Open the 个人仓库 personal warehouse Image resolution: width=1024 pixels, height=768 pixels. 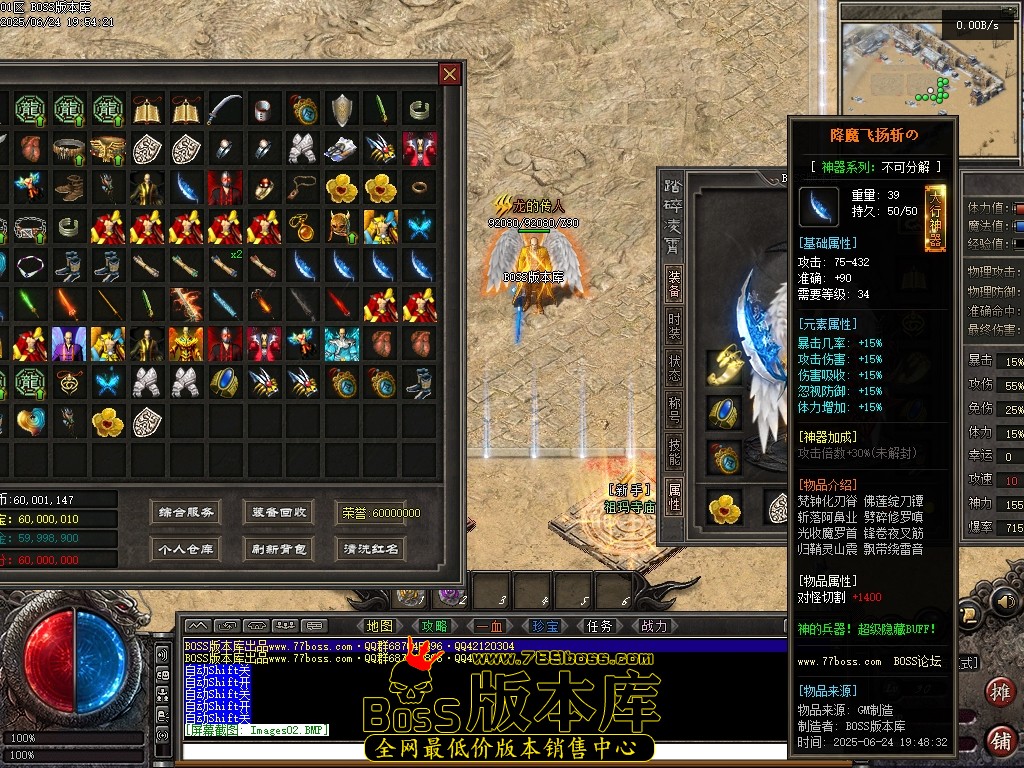[187, 549]
